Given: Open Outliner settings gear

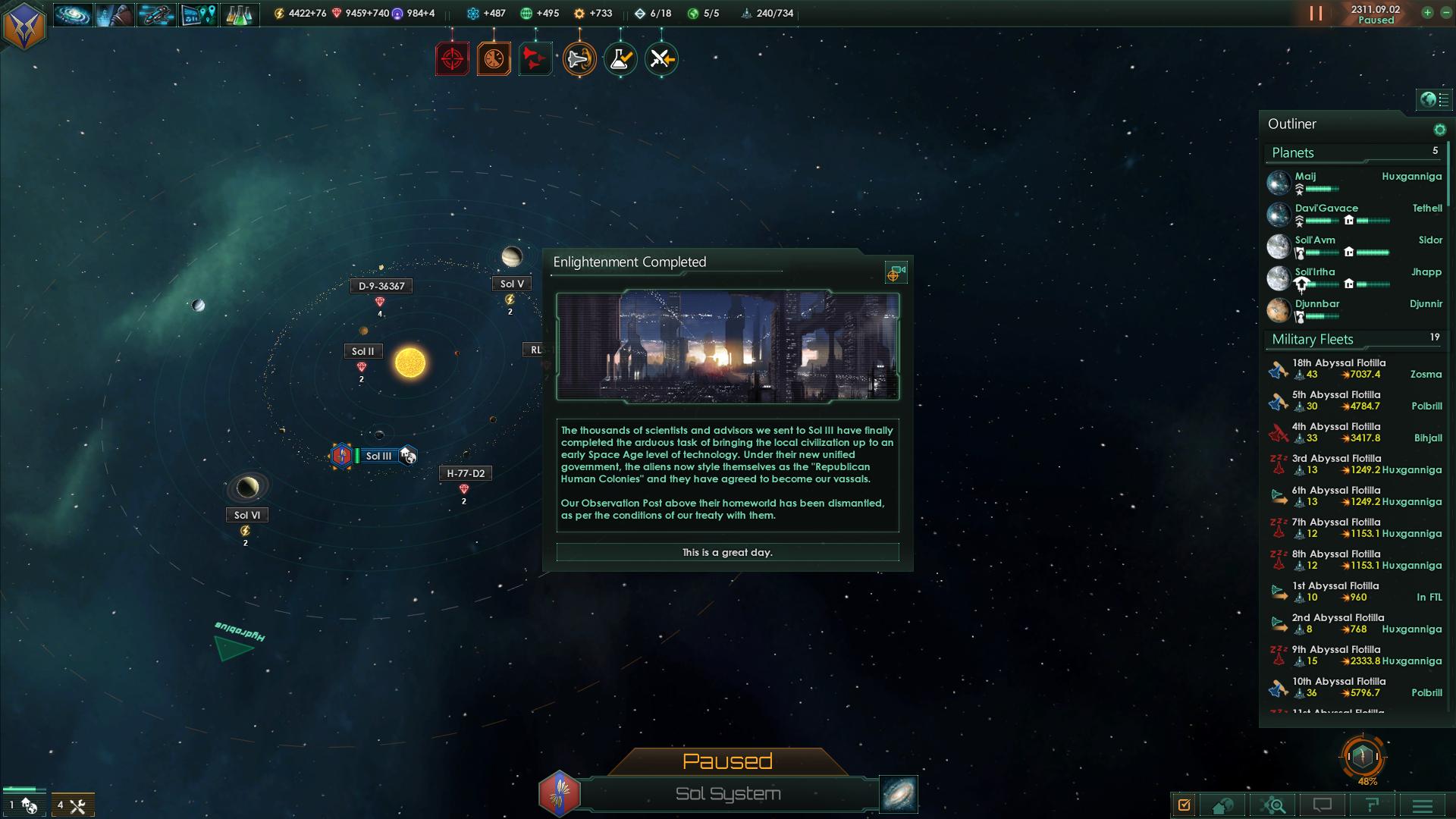Looking at the screenshot, I should pos(1439,130).
